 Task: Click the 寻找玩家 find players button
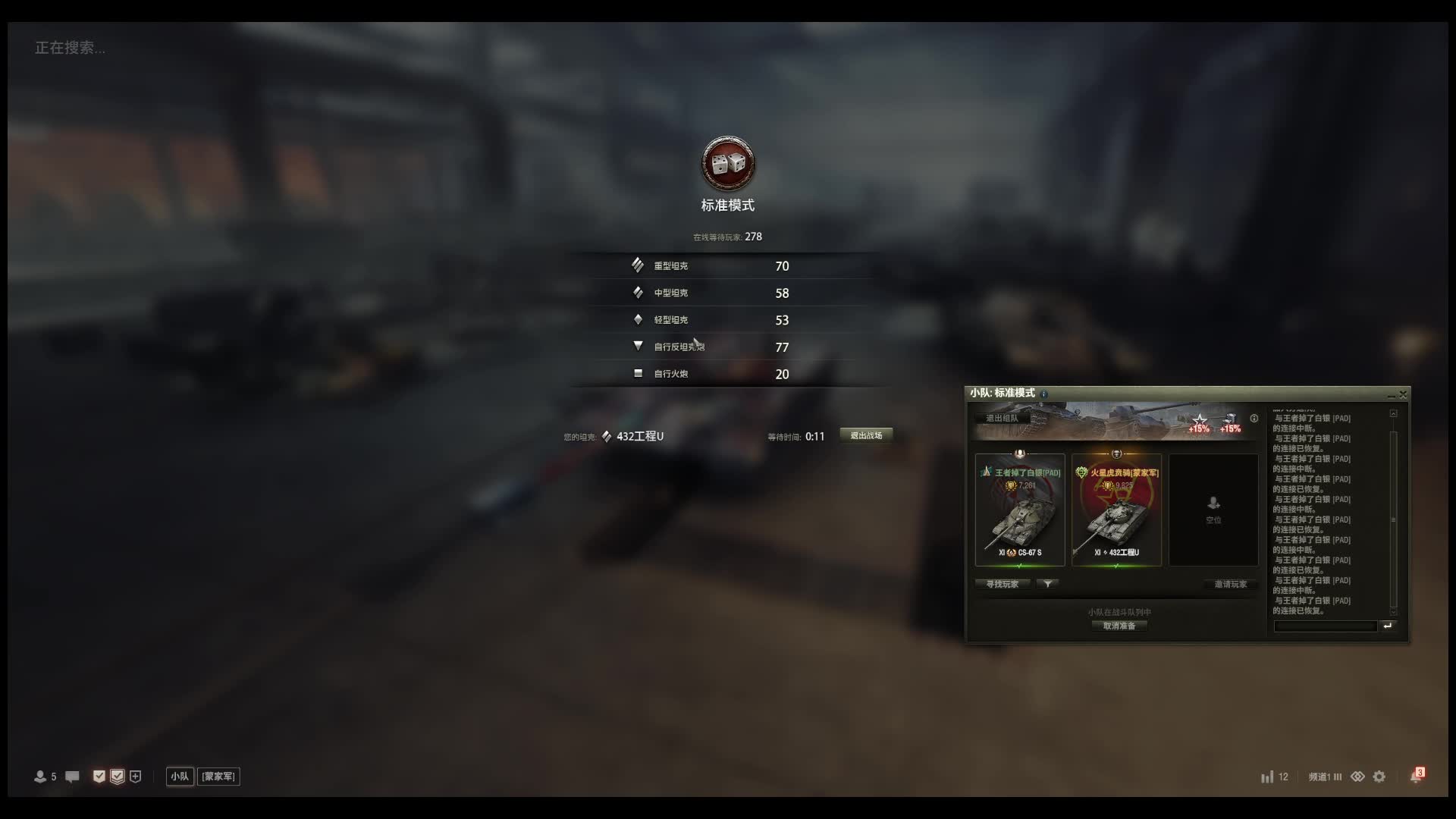point(1003,584)
